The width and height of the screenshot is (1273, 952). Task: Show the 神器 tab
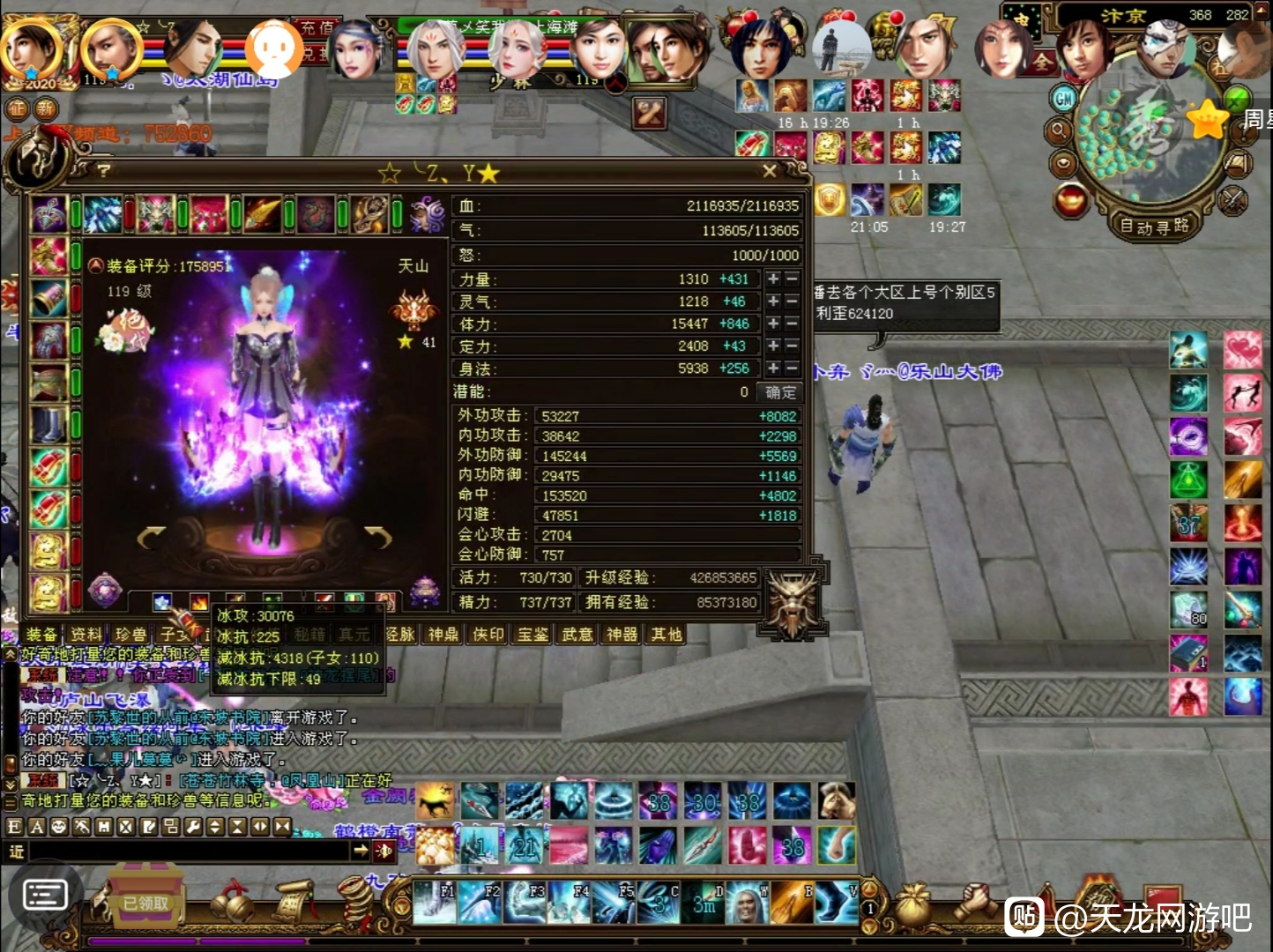click(x=622, y=635)
